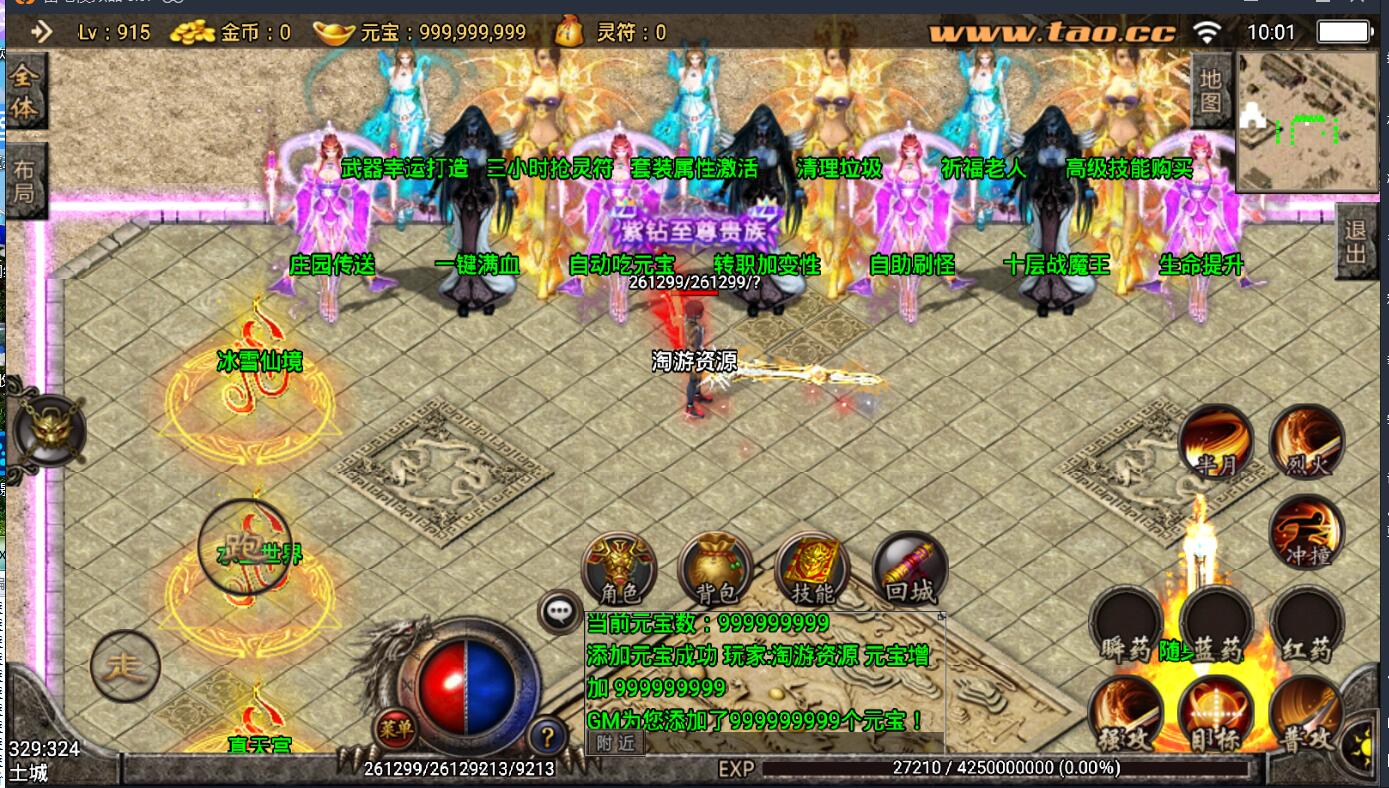This screenshot has width=1389, height=788.
Task: Use the 冲撞 charge skill
Action: coord(1306,531)
